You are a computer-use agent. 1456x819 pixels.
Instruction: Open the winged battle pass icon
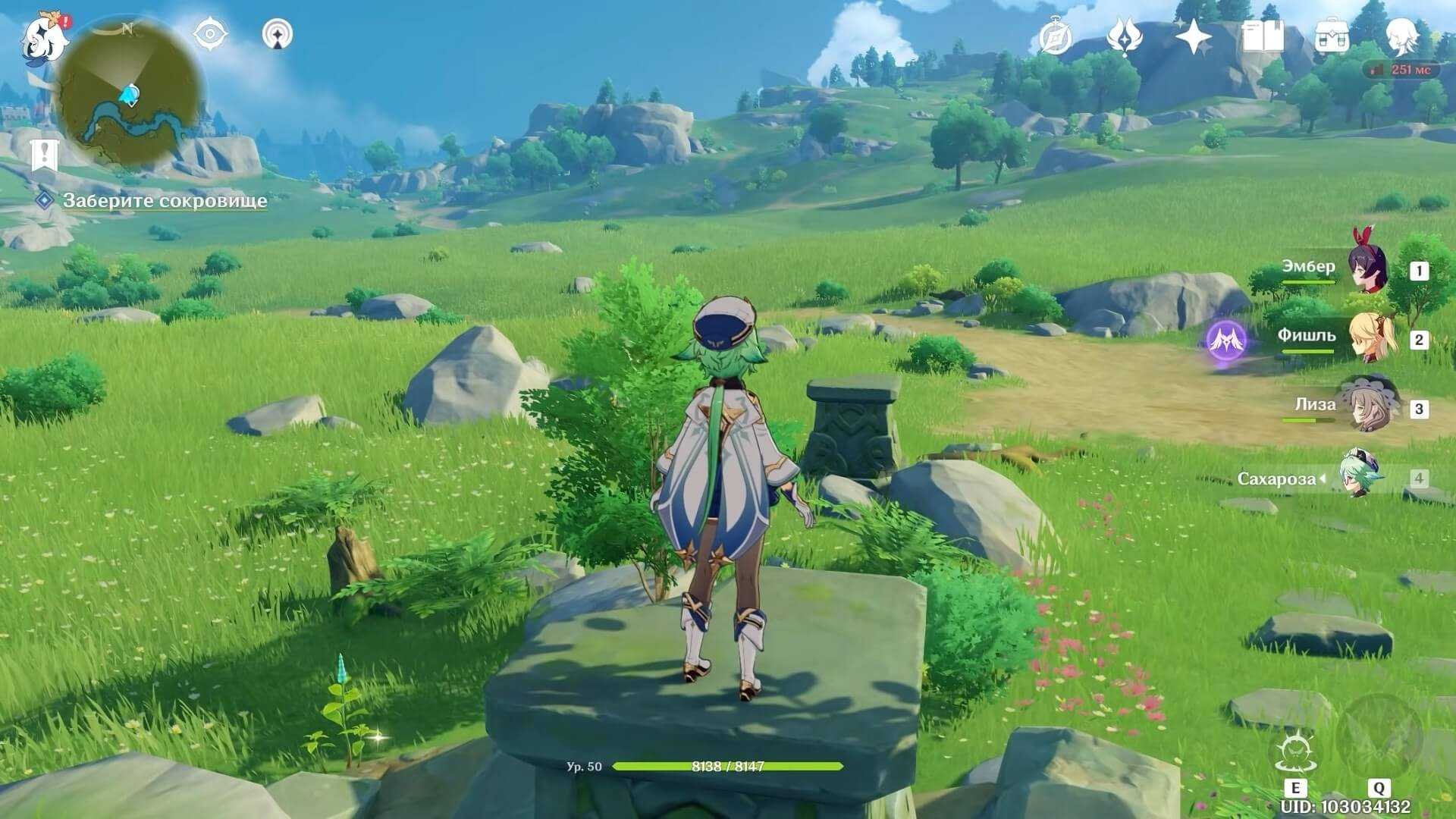[1124, 37]
